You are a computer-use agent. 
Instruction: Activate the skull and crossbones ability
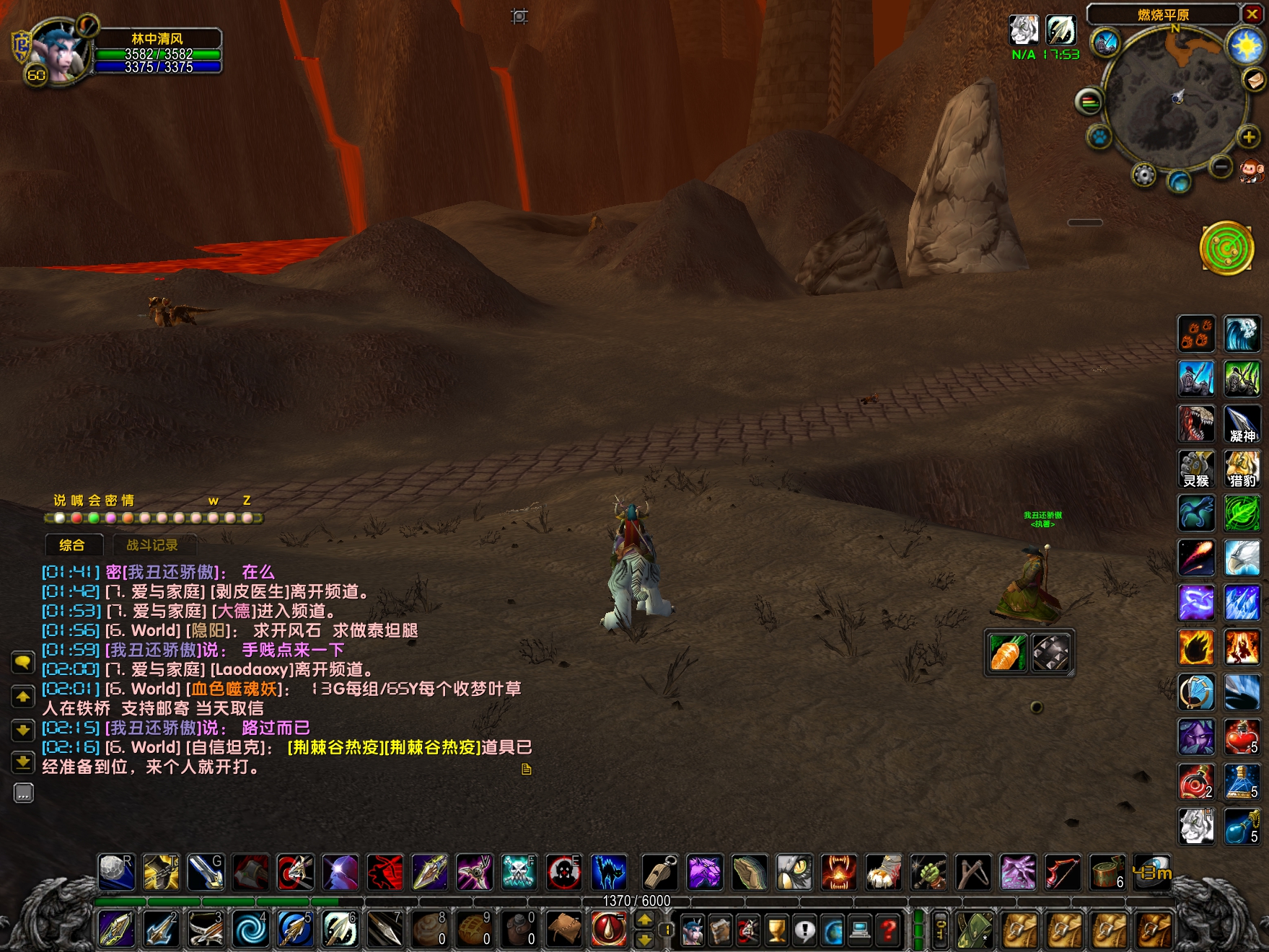click(518, 872)
